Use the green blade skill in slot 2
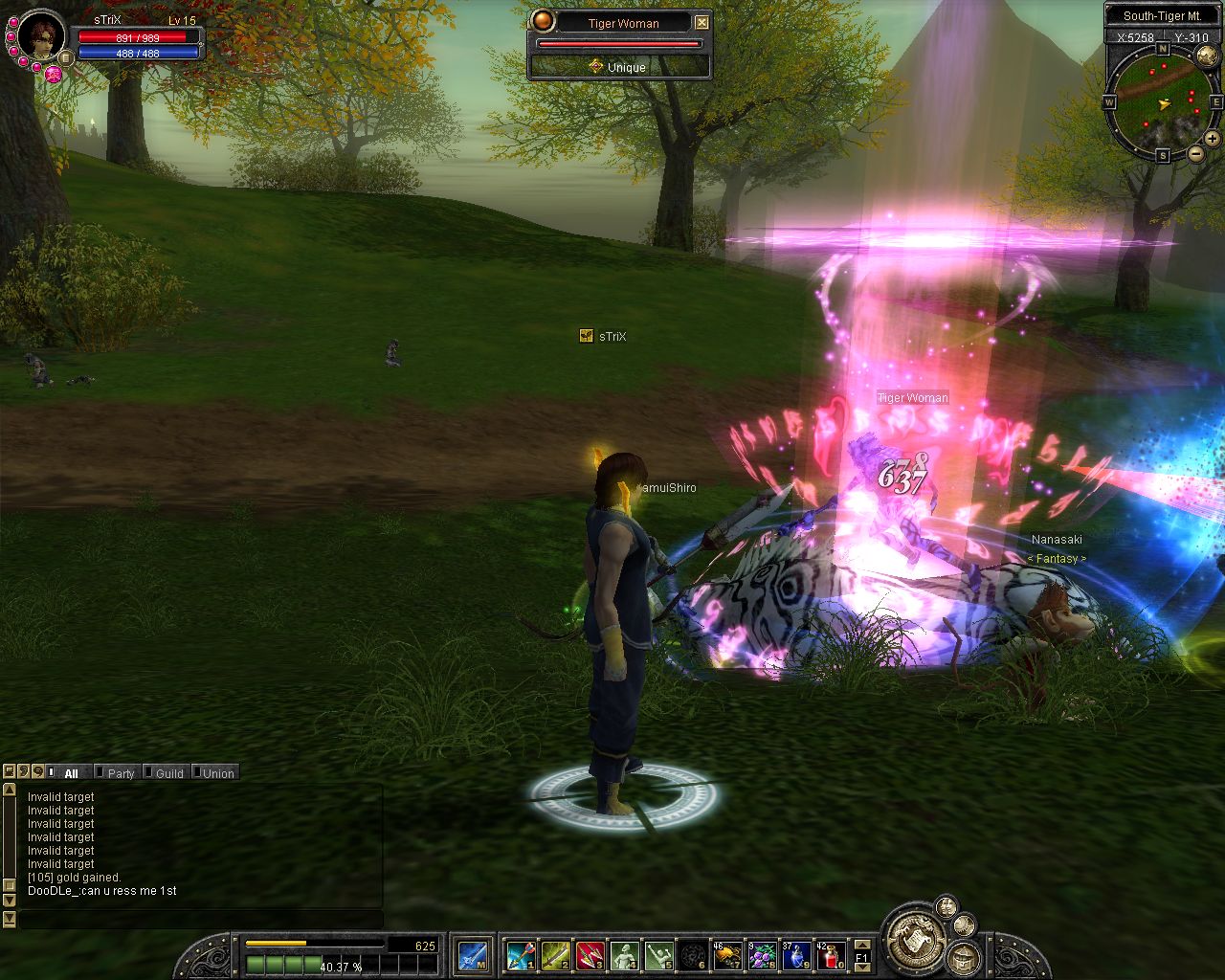 click(x=555, y=955)
